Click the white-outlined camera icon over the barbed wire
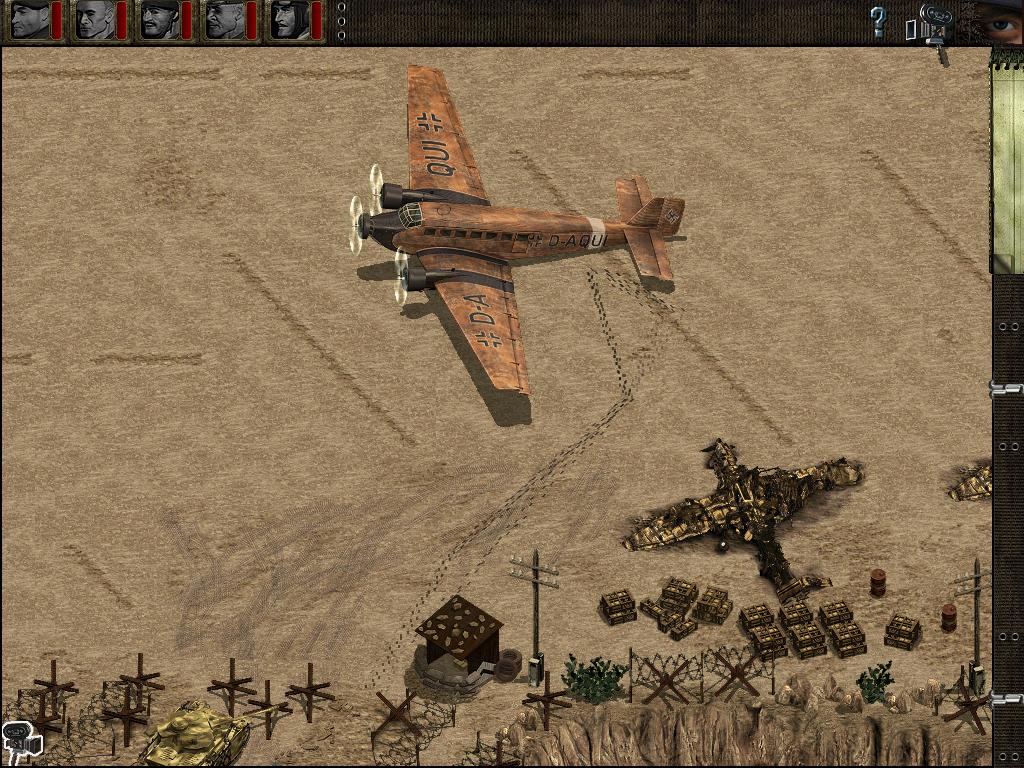1024x768 pixels. click(x=20, y=738)
